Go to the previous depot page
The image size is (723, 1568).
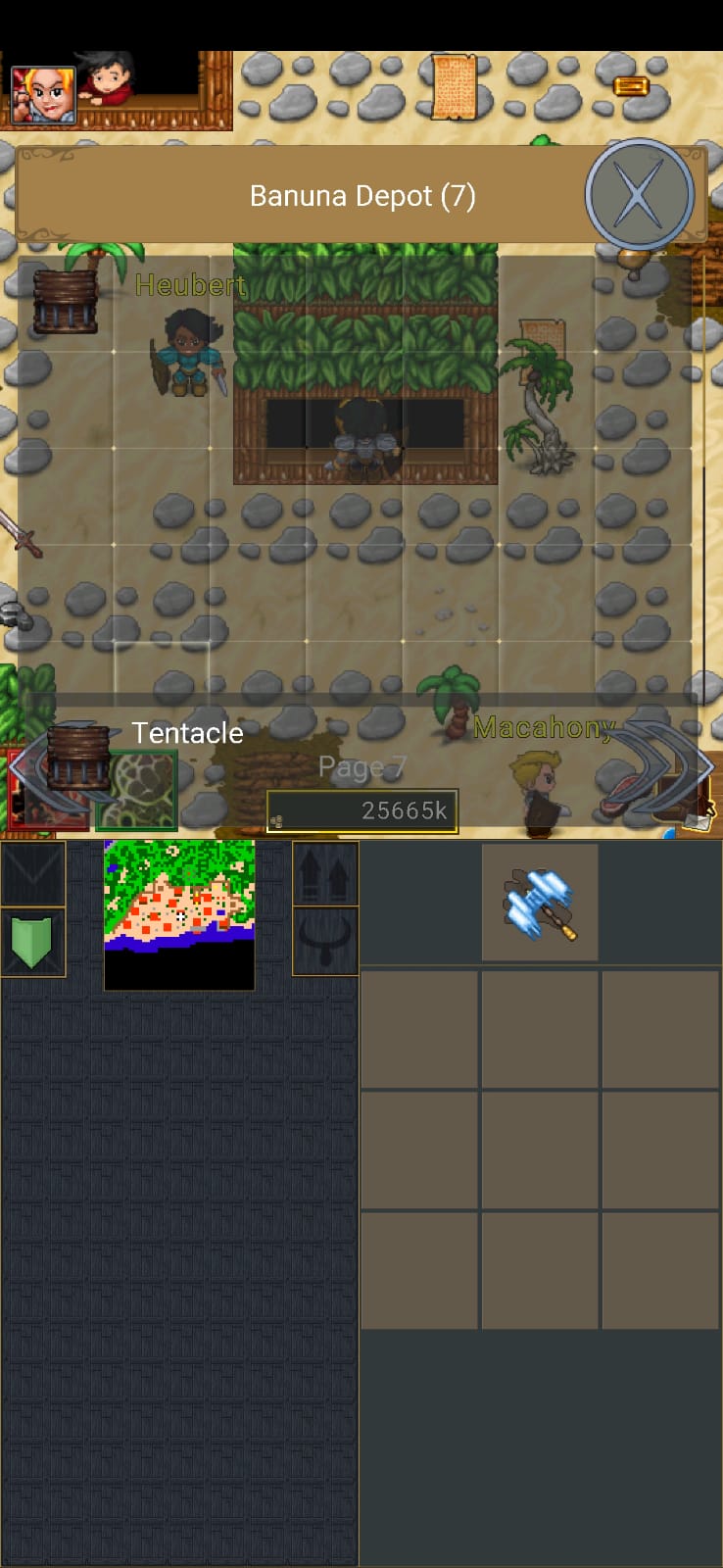39,767
